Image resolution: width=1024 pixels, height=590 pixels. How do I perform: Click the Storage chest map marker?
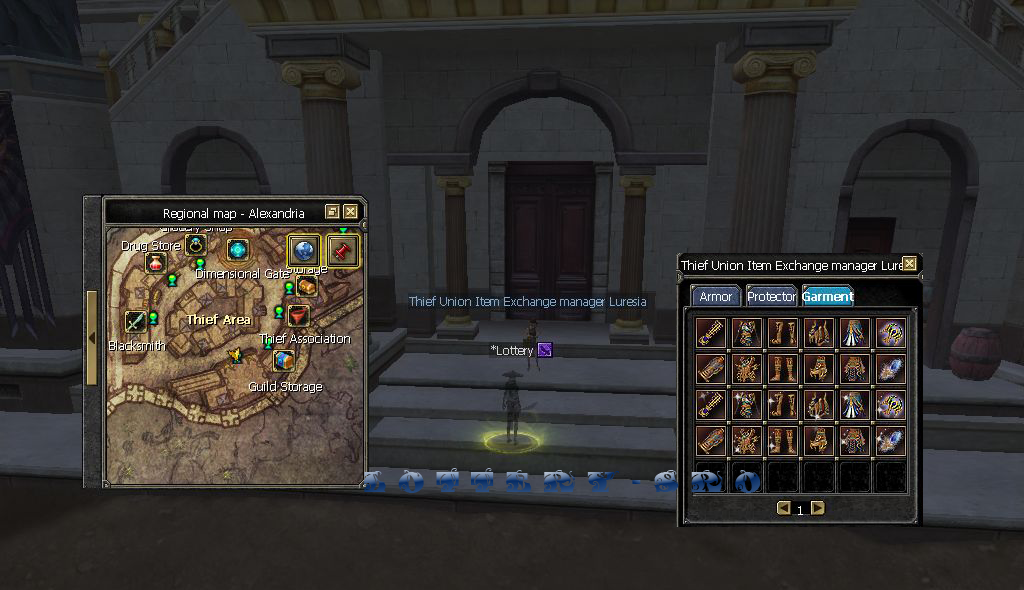(x=307, y=286)
